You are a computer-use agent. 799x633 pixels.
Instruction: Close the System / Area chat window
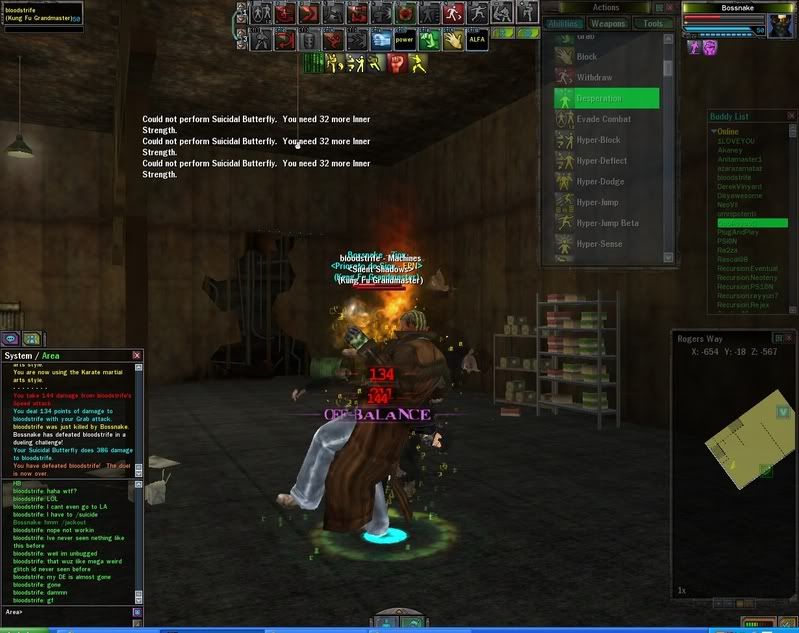coord(136,355)
